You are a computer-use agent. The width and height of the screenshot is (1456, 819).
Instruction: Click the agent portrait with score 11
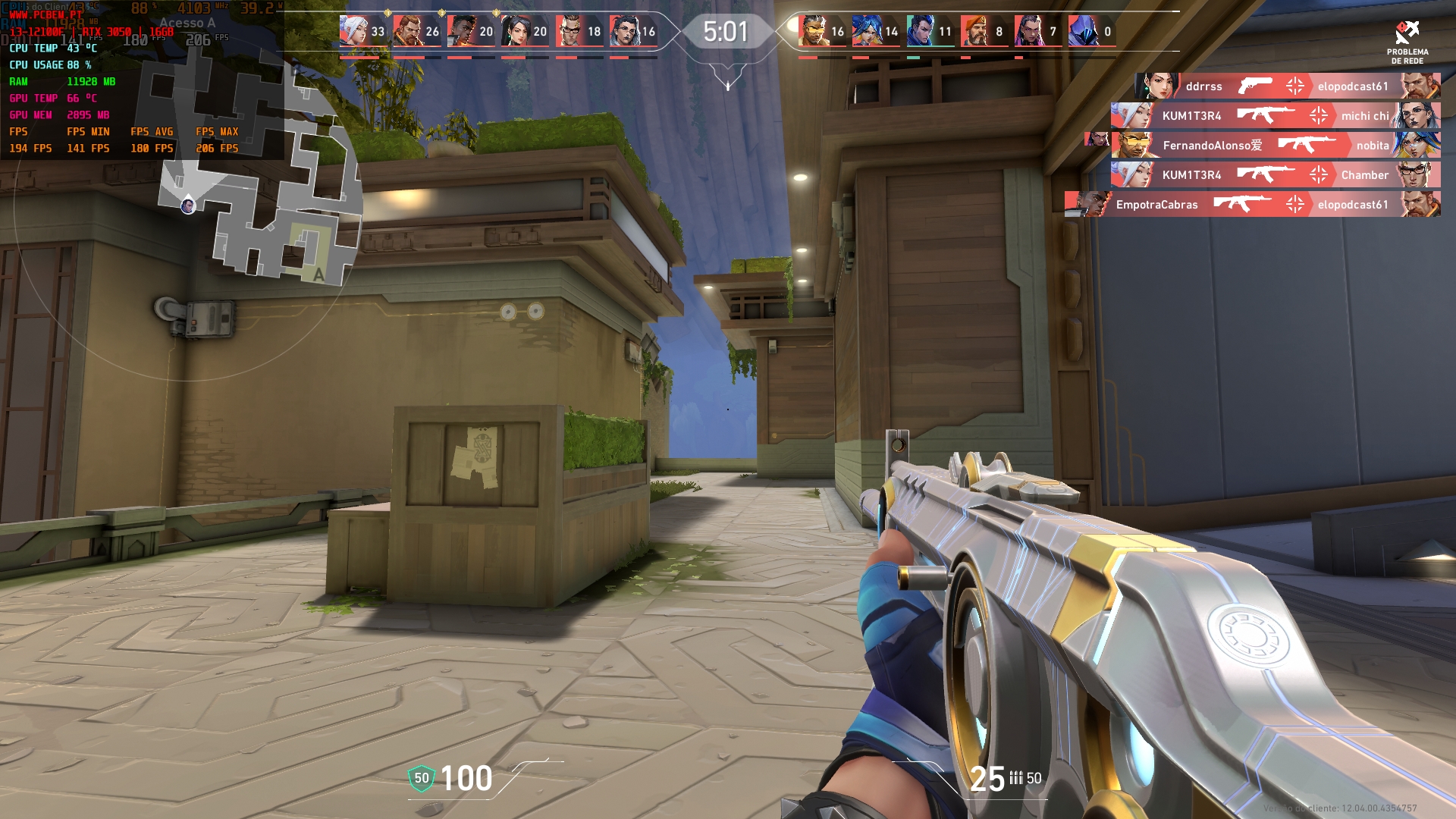[x=919, y=31]
